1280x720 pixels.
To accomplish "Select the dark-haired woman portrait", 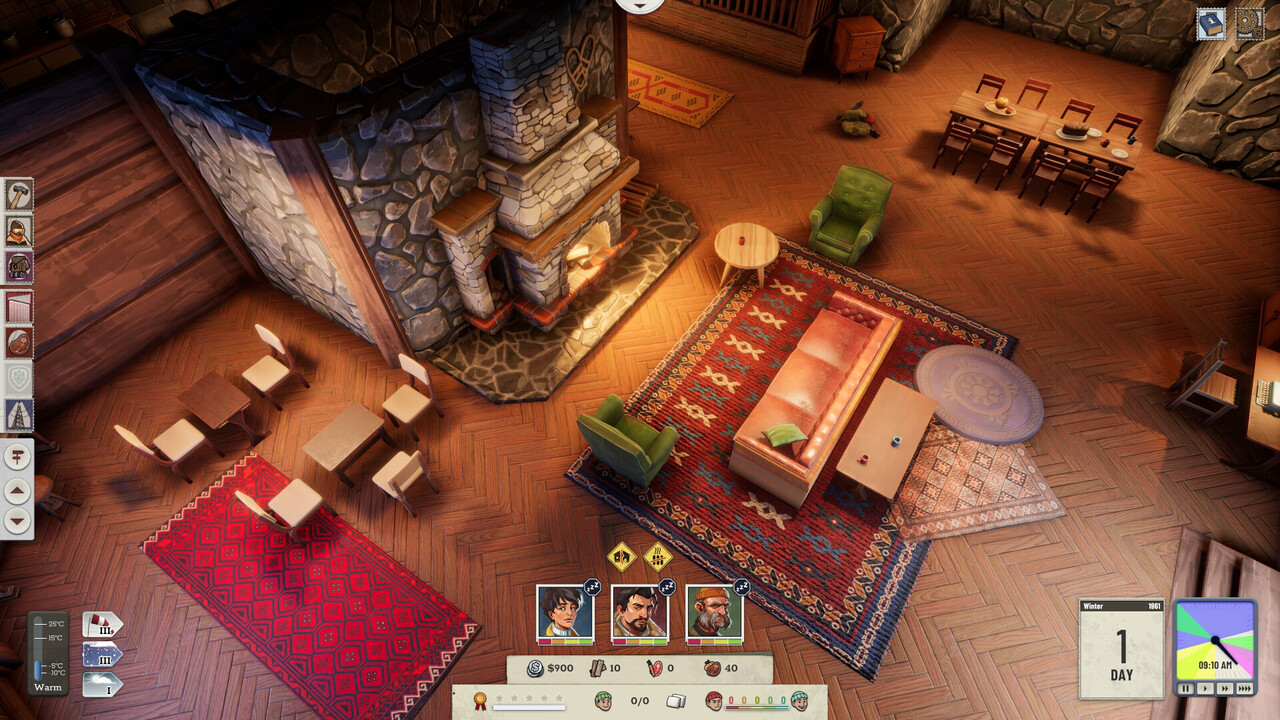I will click(565, 613).
